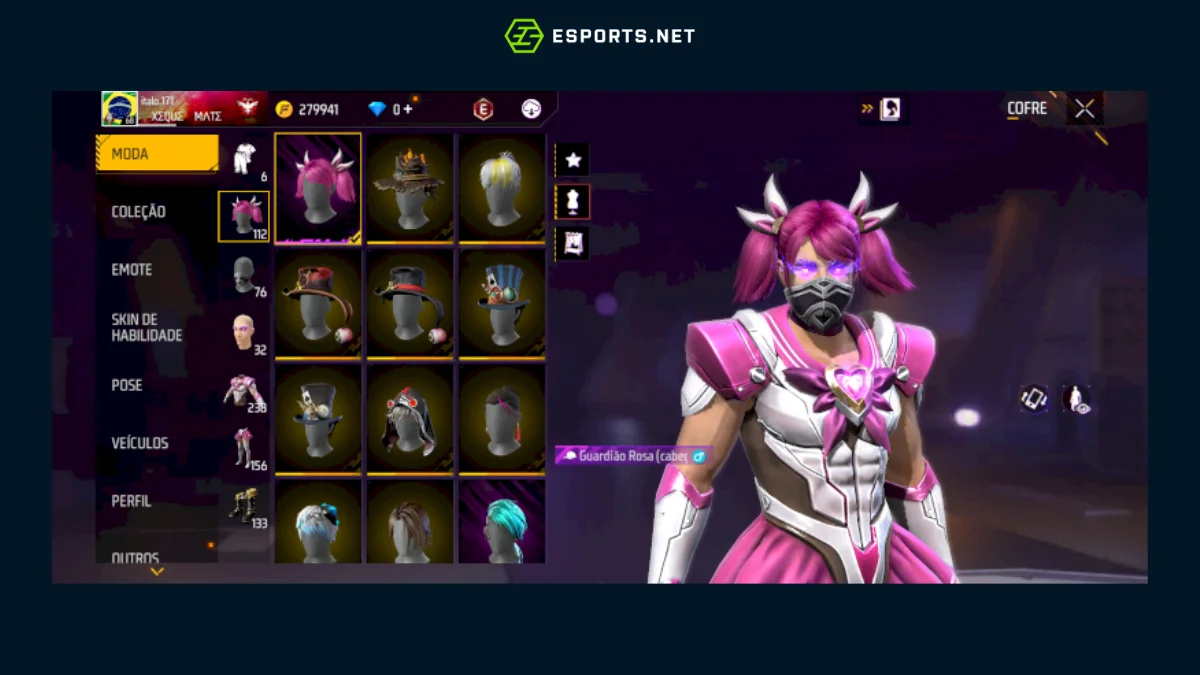The height and width of the screenshot is (675, 1200).
Task: Select the flaming scarecrow hat
Action: tap(410, 188)
